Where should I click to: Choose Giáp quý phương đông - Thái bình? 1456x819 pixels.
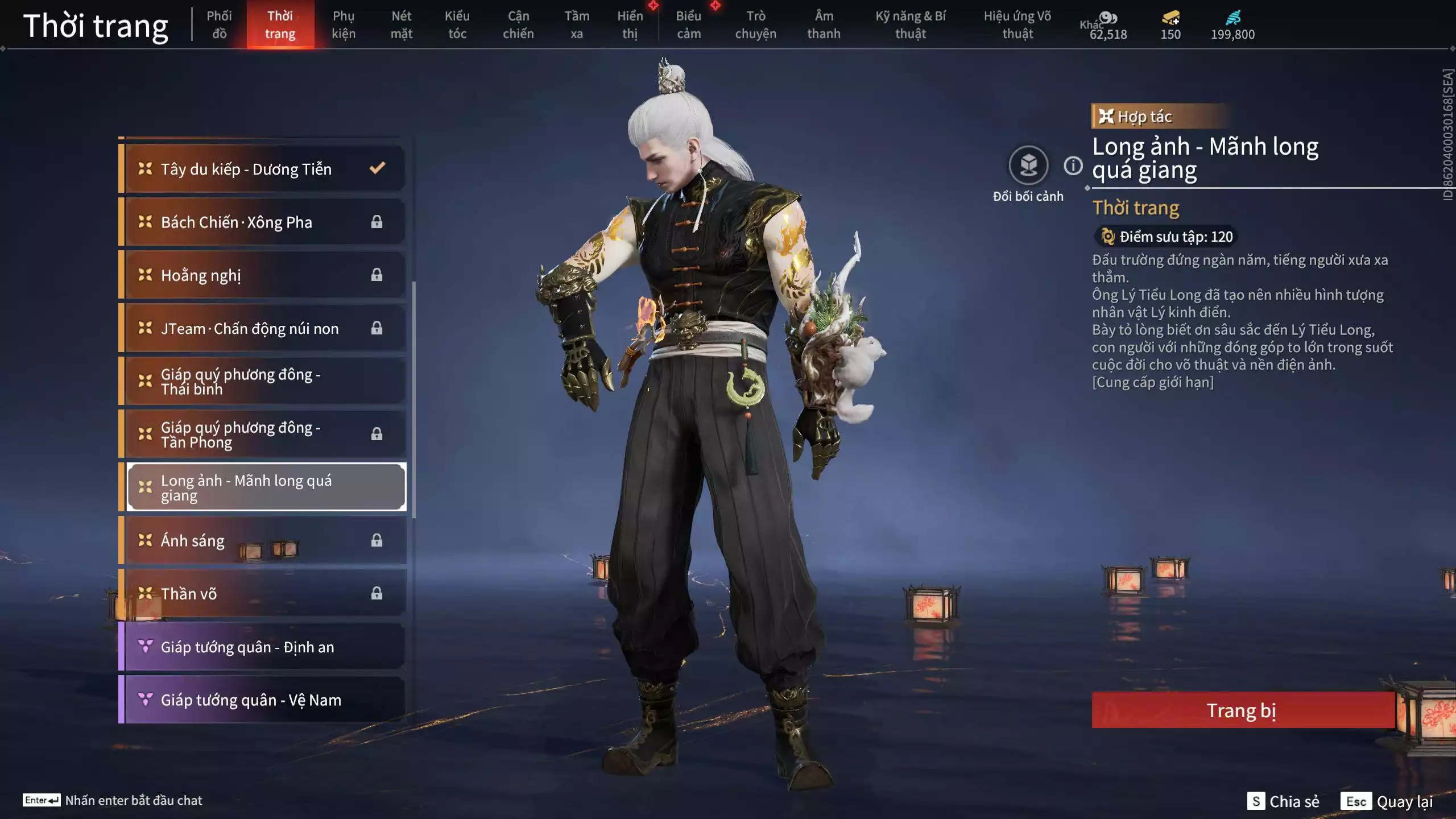(264, 381)
